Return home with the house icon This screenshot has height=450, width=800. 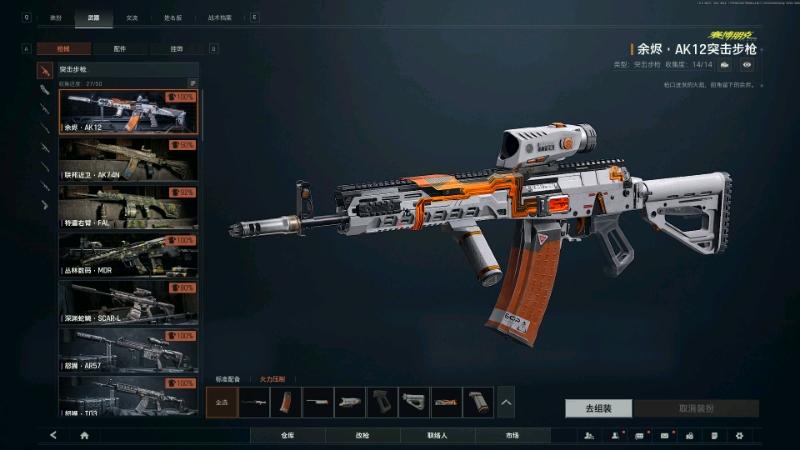pos(84,436)
